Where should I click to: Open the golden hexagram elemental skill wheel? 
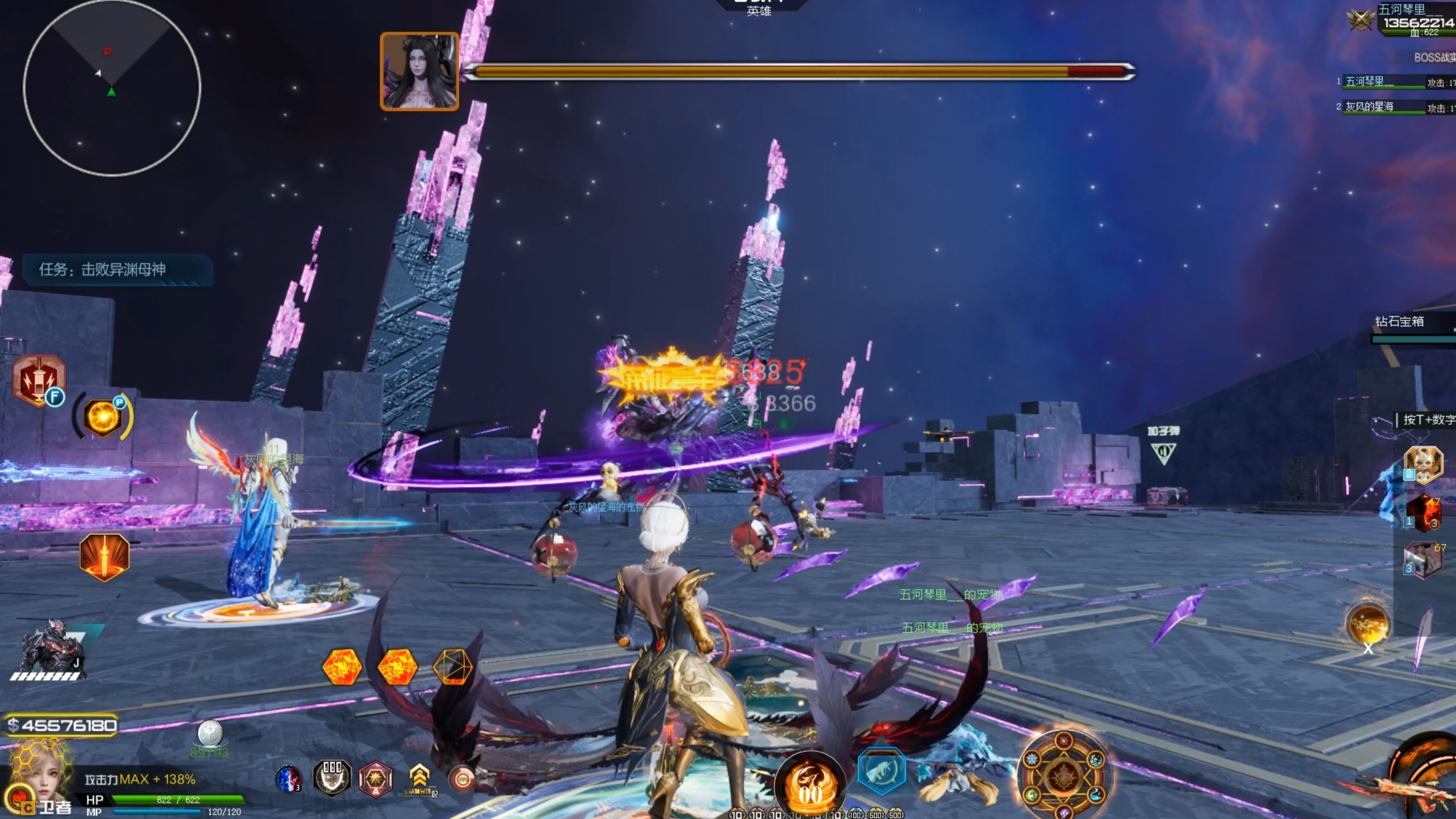tap(1063, 775)
